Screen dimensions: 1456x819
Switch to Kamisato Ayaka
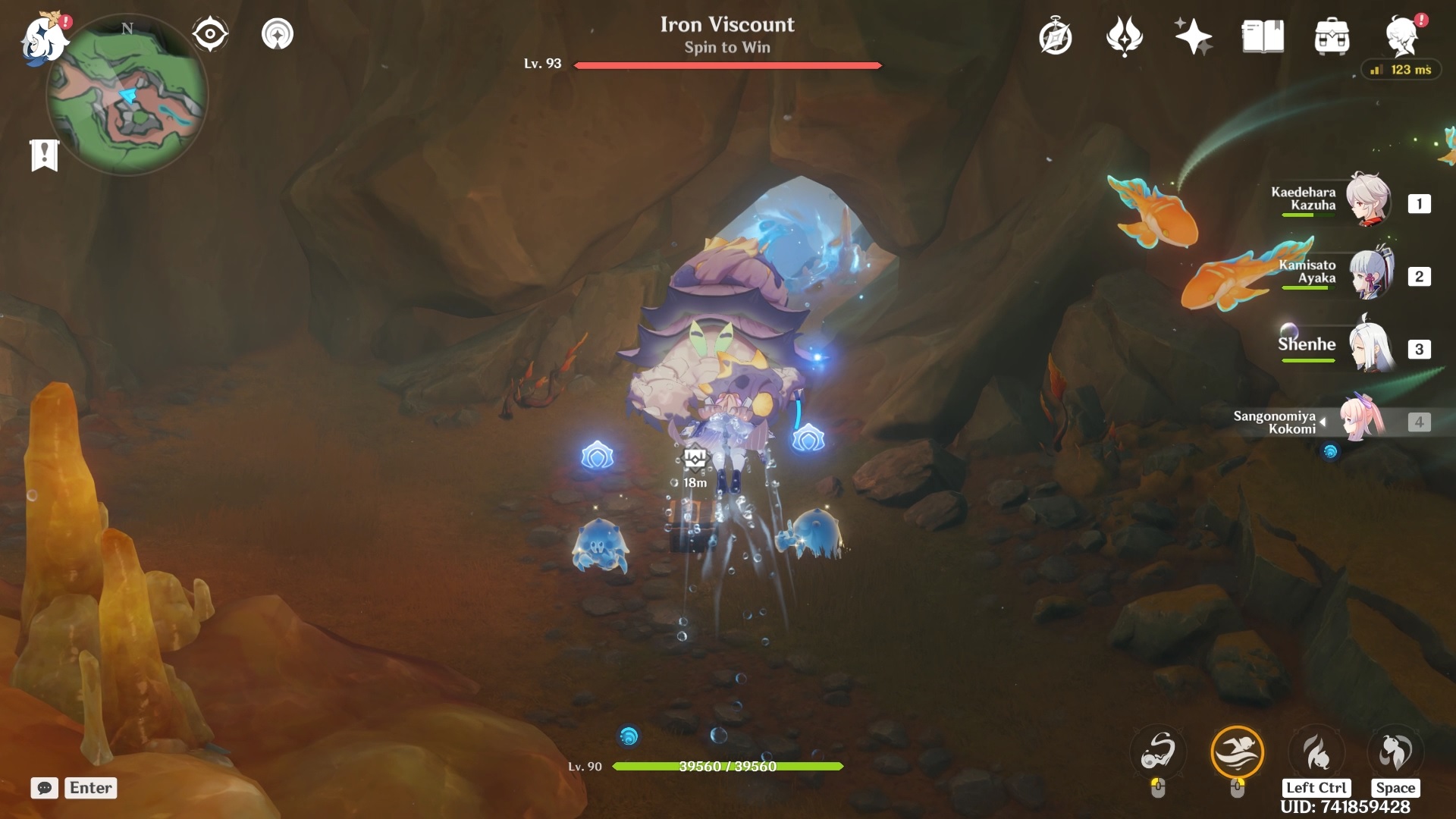(1370, 275)
